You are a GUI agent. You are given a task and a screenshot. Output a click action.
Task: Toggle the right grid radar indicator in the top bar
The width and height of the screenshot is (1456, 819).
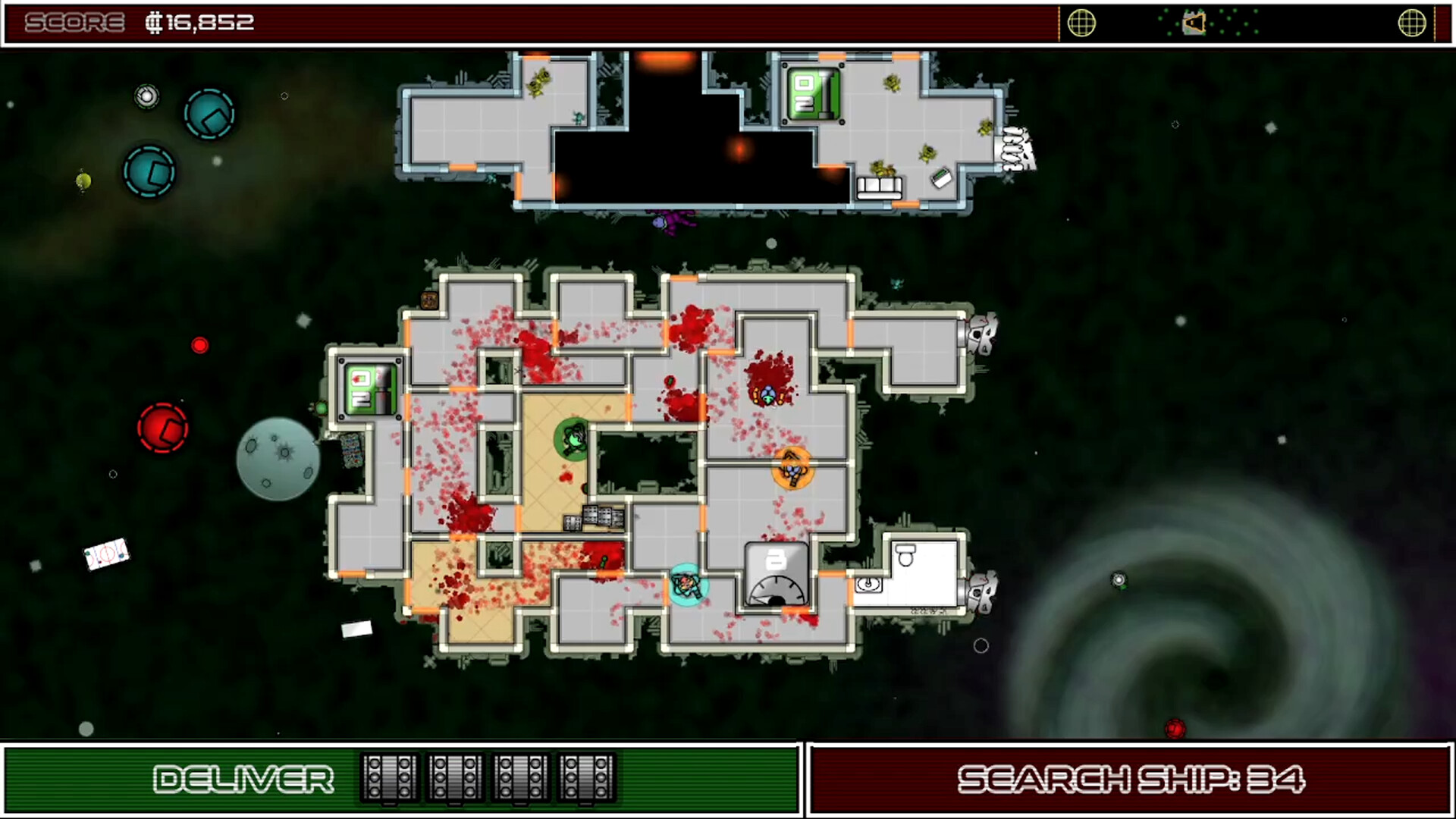1412,23
